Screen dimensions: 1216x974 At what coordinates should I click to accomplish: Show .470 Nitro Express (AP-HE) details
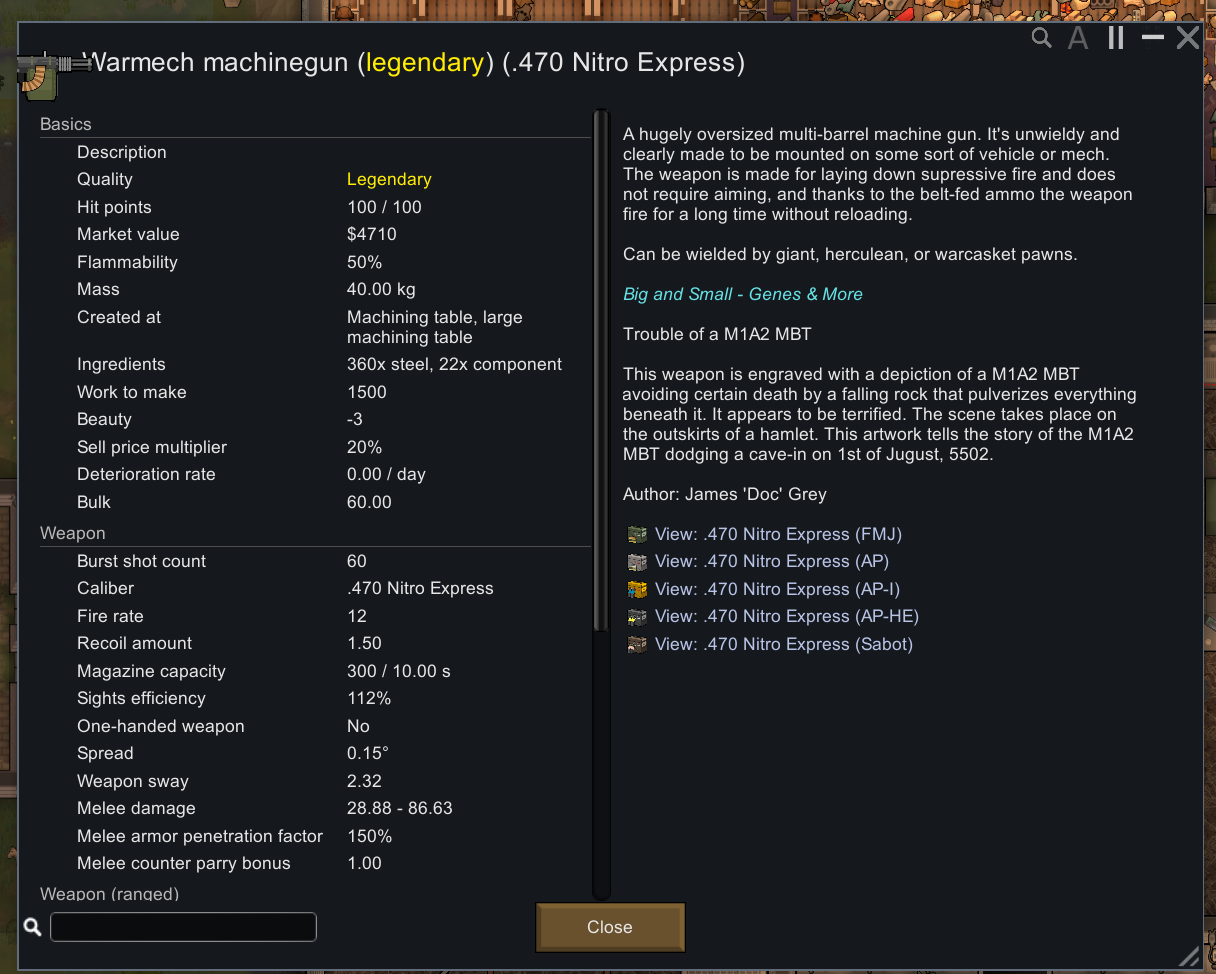pyautogui.click(x=786, y=616)
